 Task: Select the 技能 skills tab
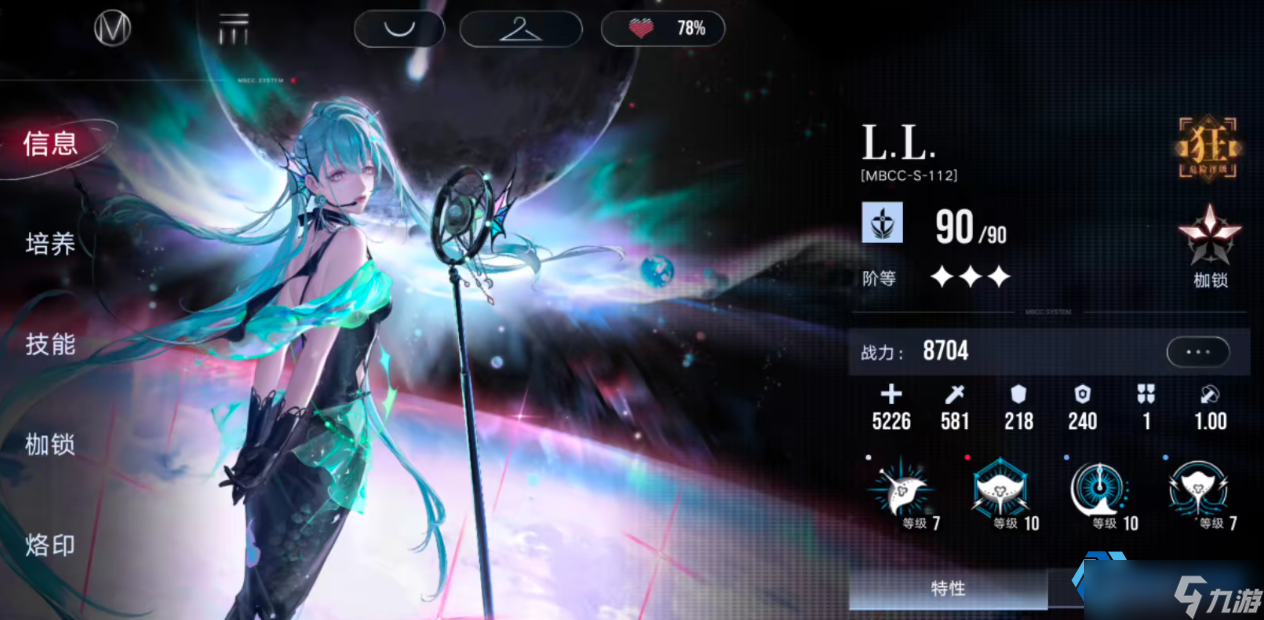51,345
